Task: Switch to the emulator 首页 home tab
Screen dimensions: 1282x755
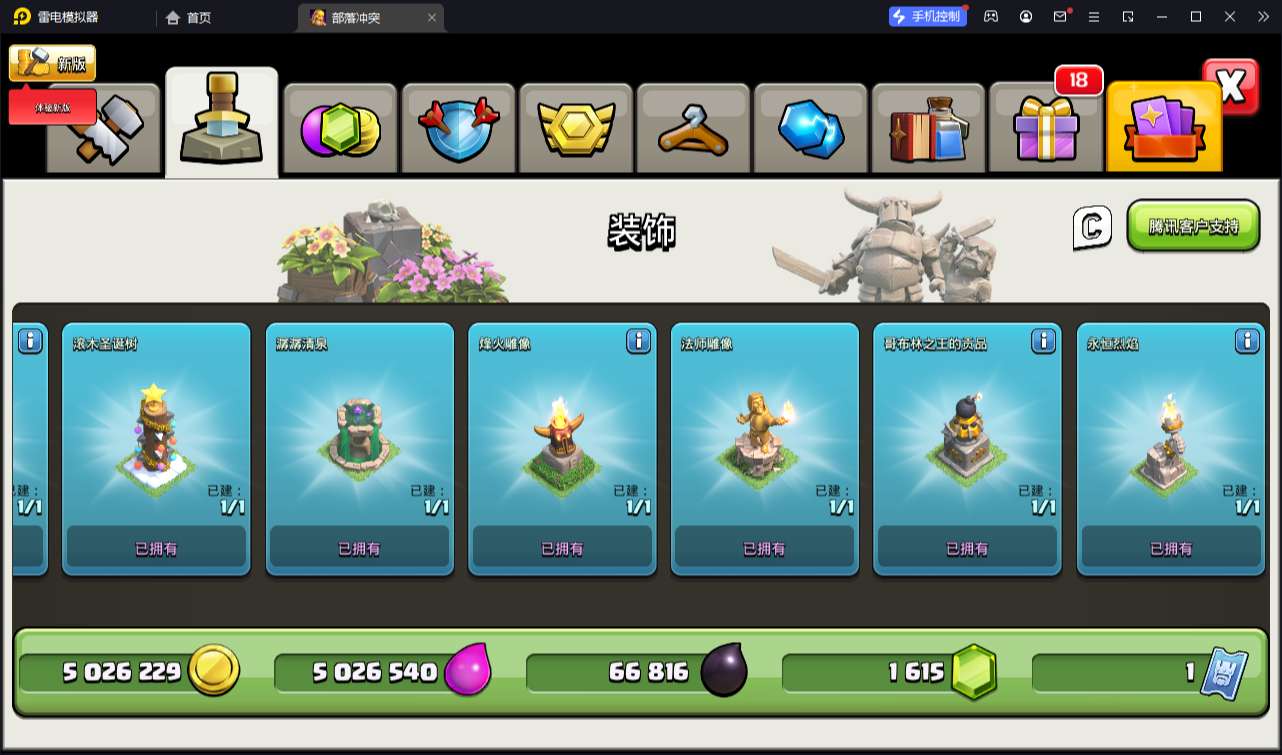Action: pos(188,17)
